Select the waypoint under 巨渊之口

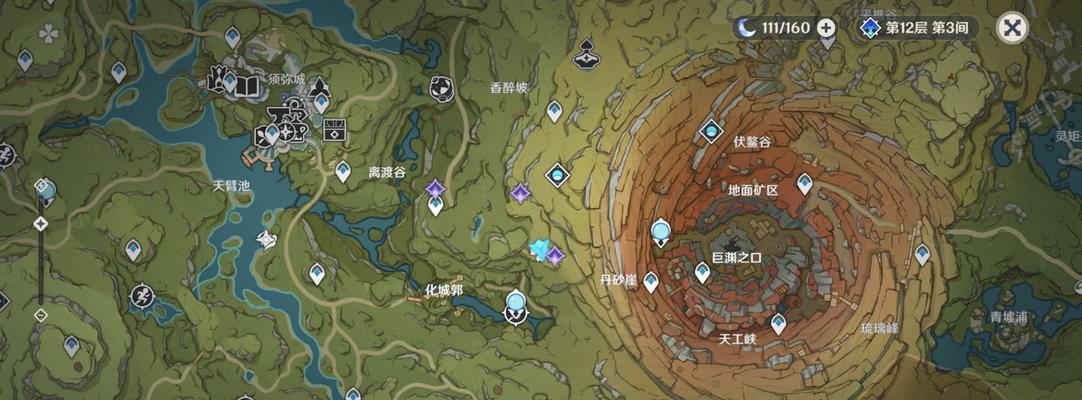click(x=703, y=273)
